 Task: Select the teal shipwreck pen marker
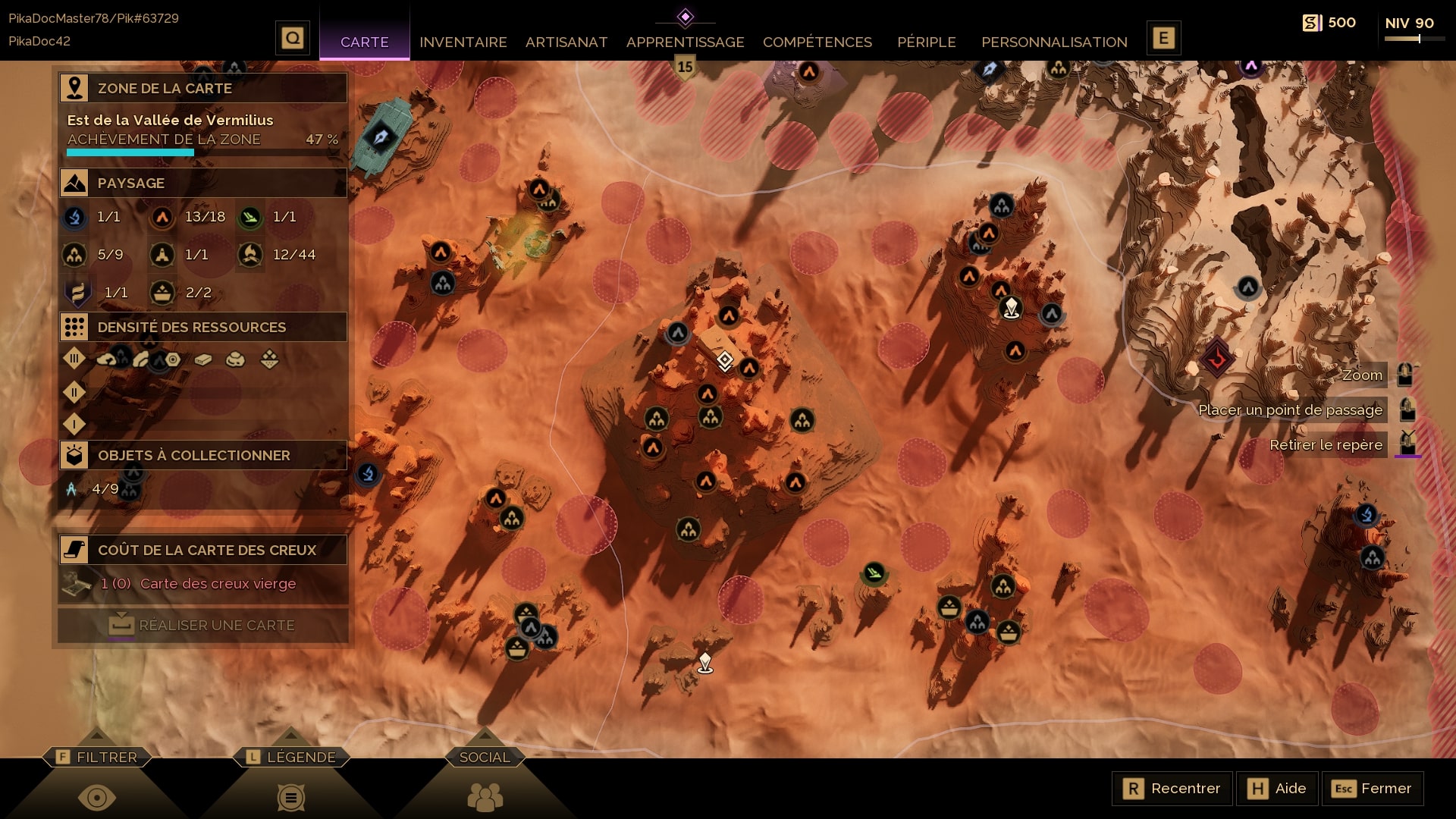(x=381, y=136)
